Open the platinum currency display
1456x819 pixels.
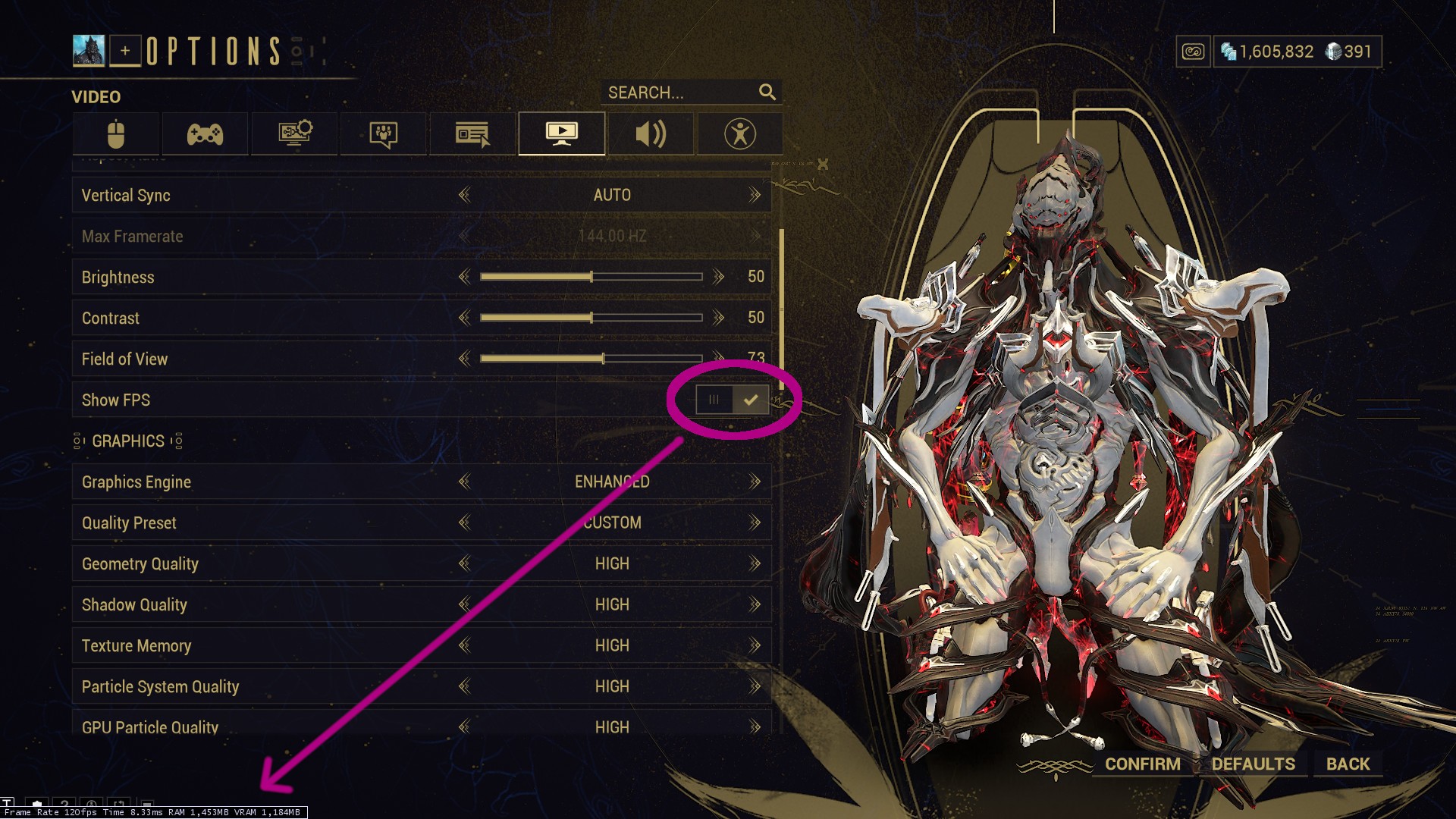(1349, 52)
